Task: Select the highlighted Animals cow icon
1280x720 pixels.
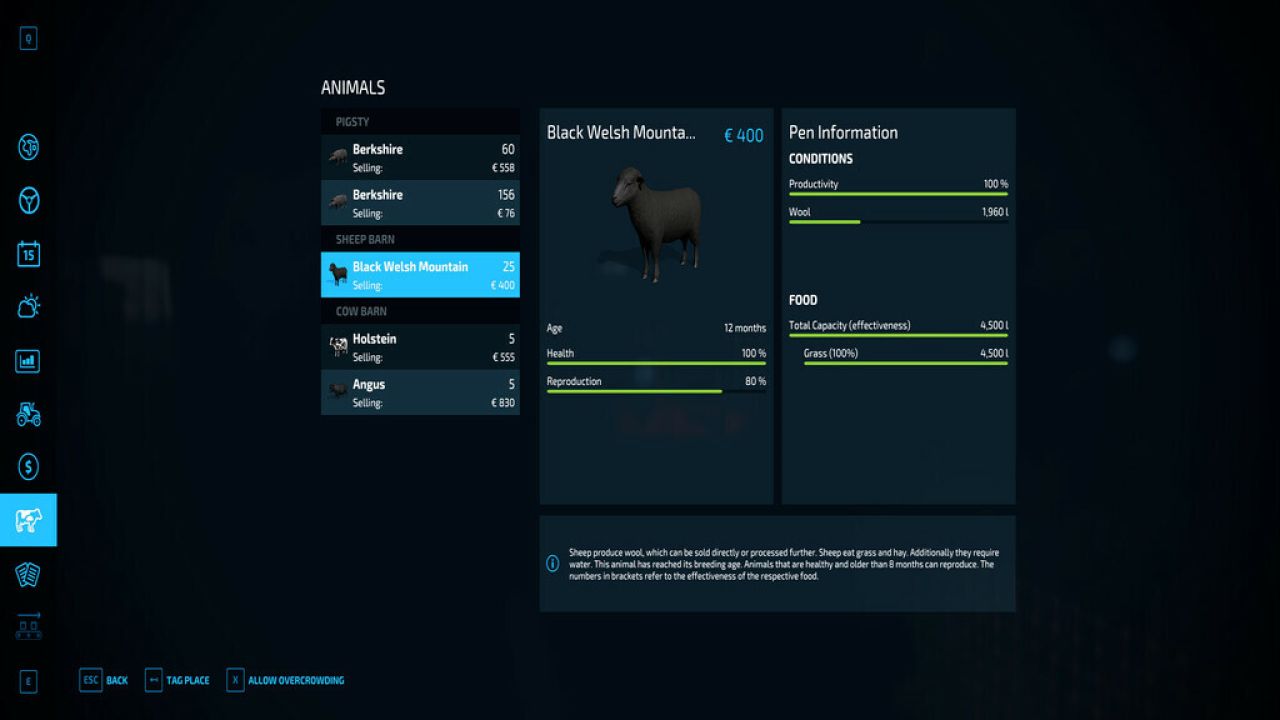Action: click(x=27, y=519)
